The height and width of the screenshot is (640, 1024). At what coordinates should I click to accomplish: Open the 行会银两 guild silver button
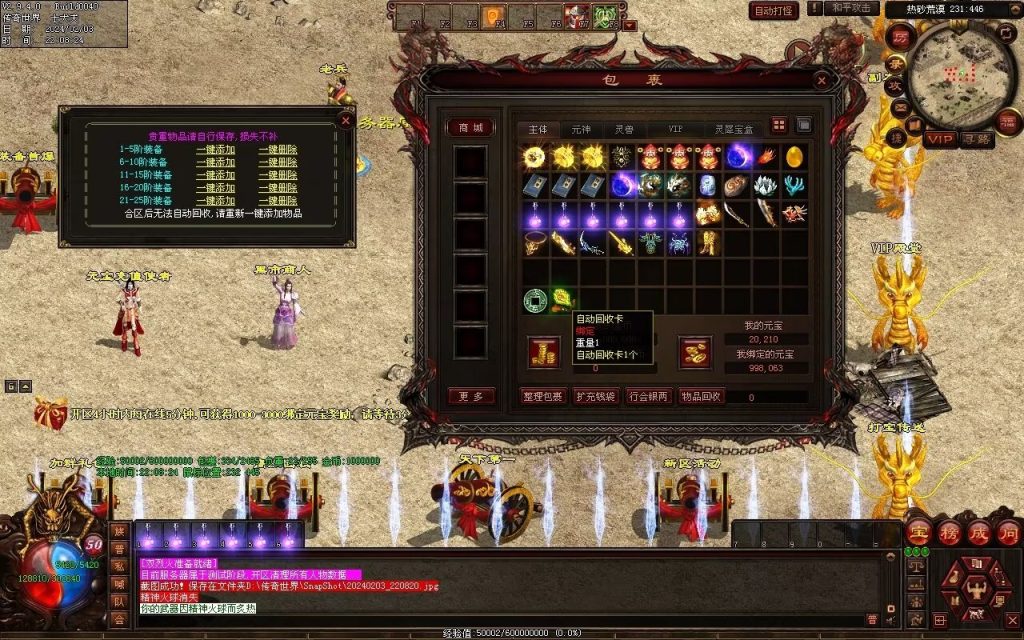pyautogui.click(x=649, y=396)
